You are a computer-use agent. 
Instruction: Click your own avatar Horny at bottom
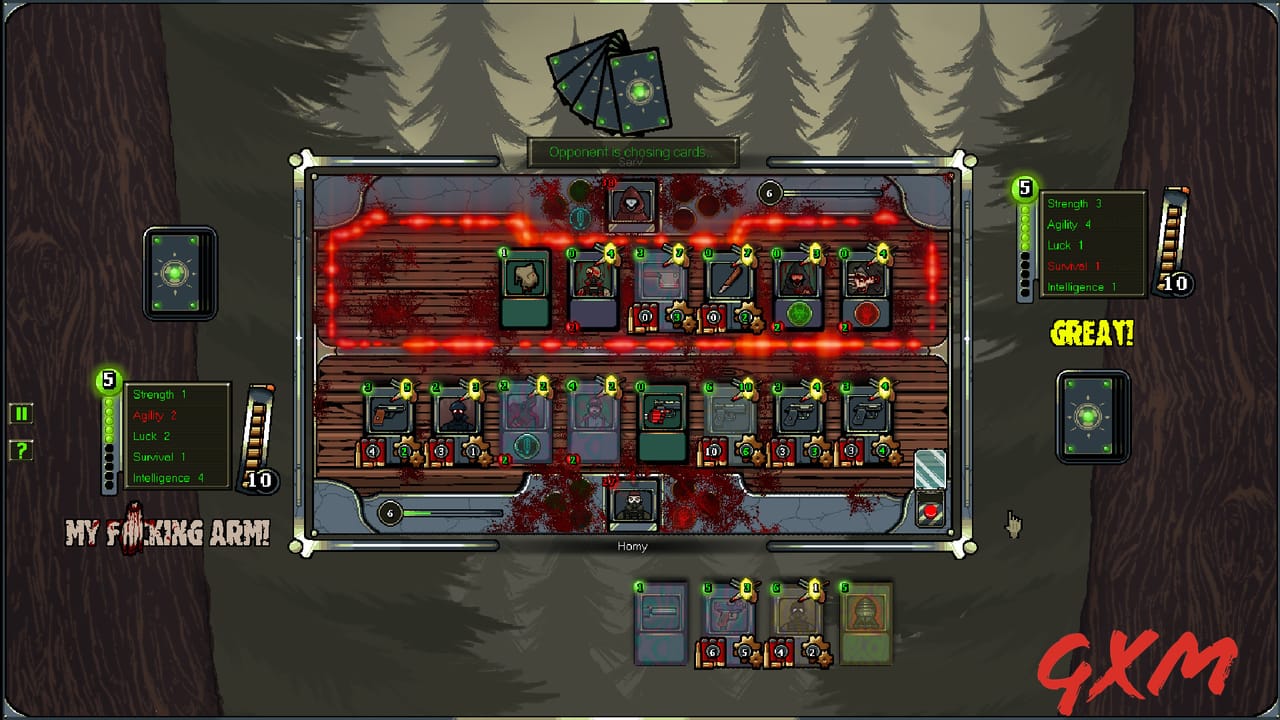coord(633,508)
